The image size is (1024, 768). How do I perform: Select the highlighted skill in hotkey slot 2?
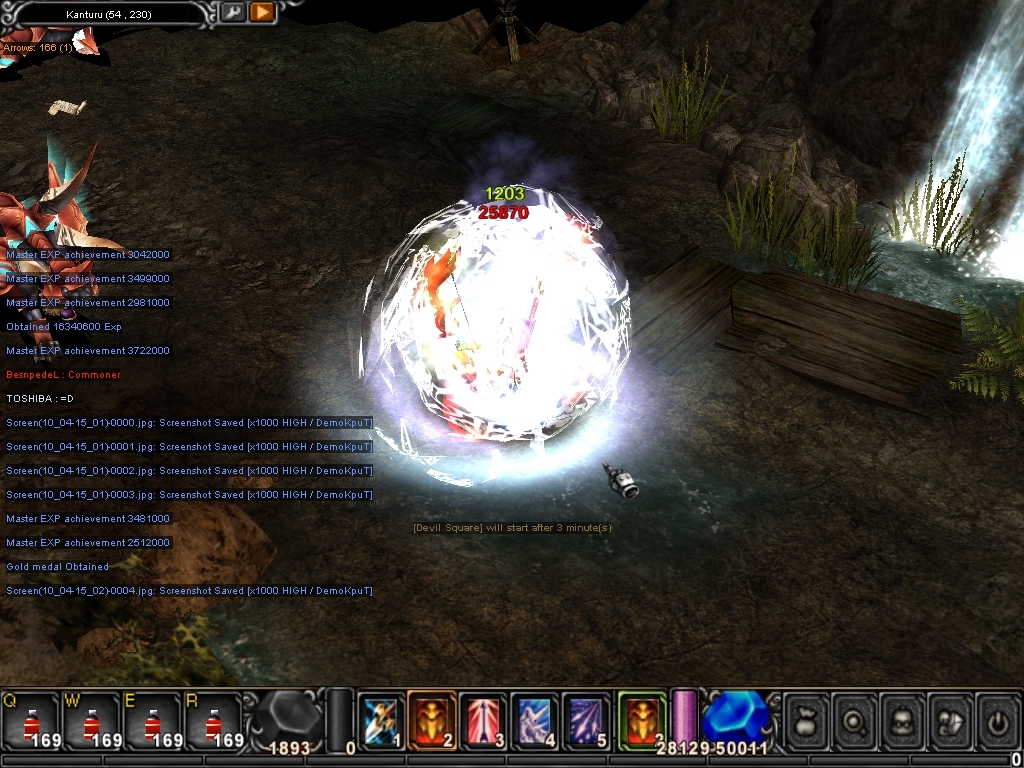click(432, 720)
